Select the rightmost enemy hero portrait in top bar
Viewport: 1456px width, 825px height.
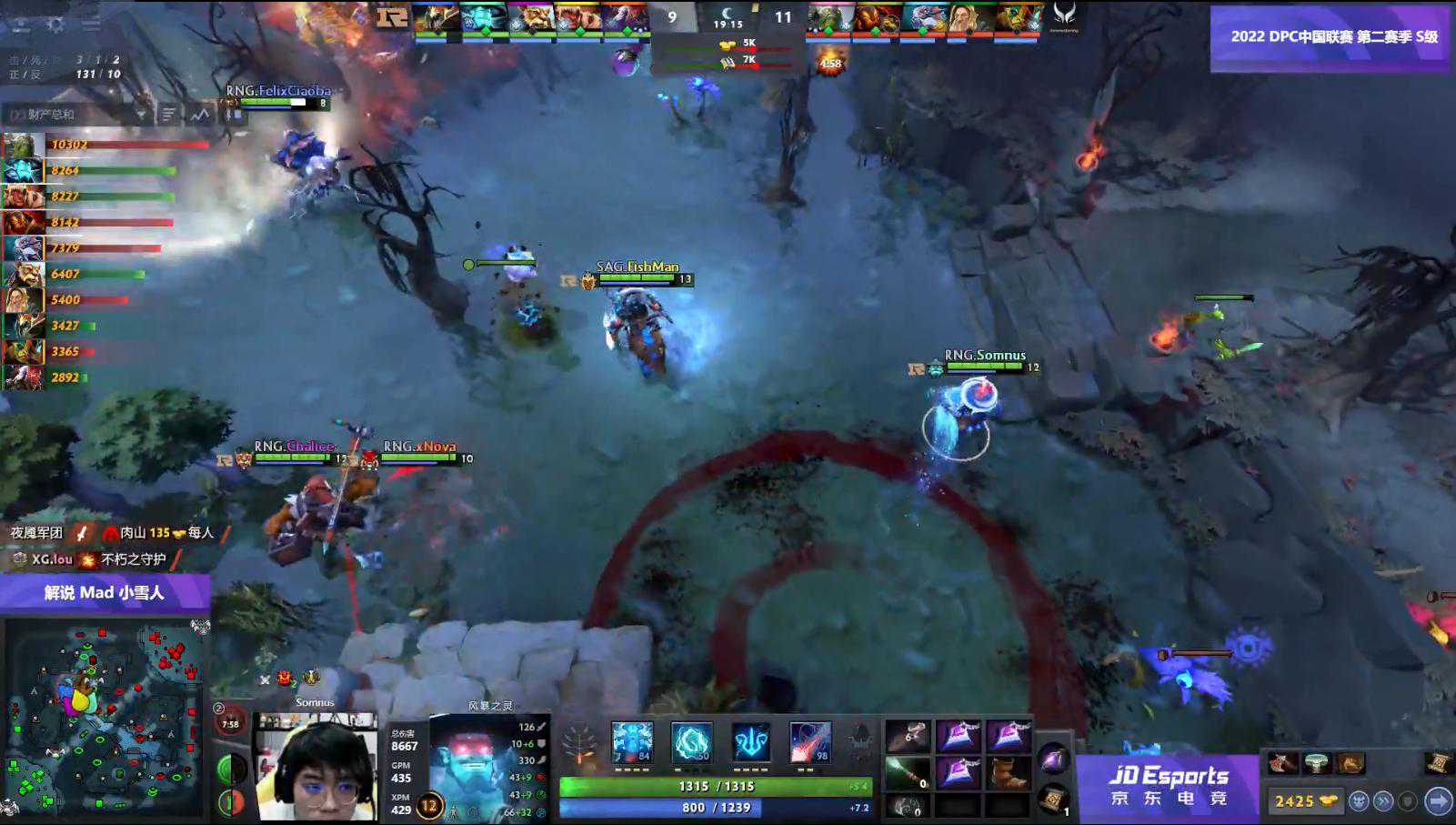1018,18
